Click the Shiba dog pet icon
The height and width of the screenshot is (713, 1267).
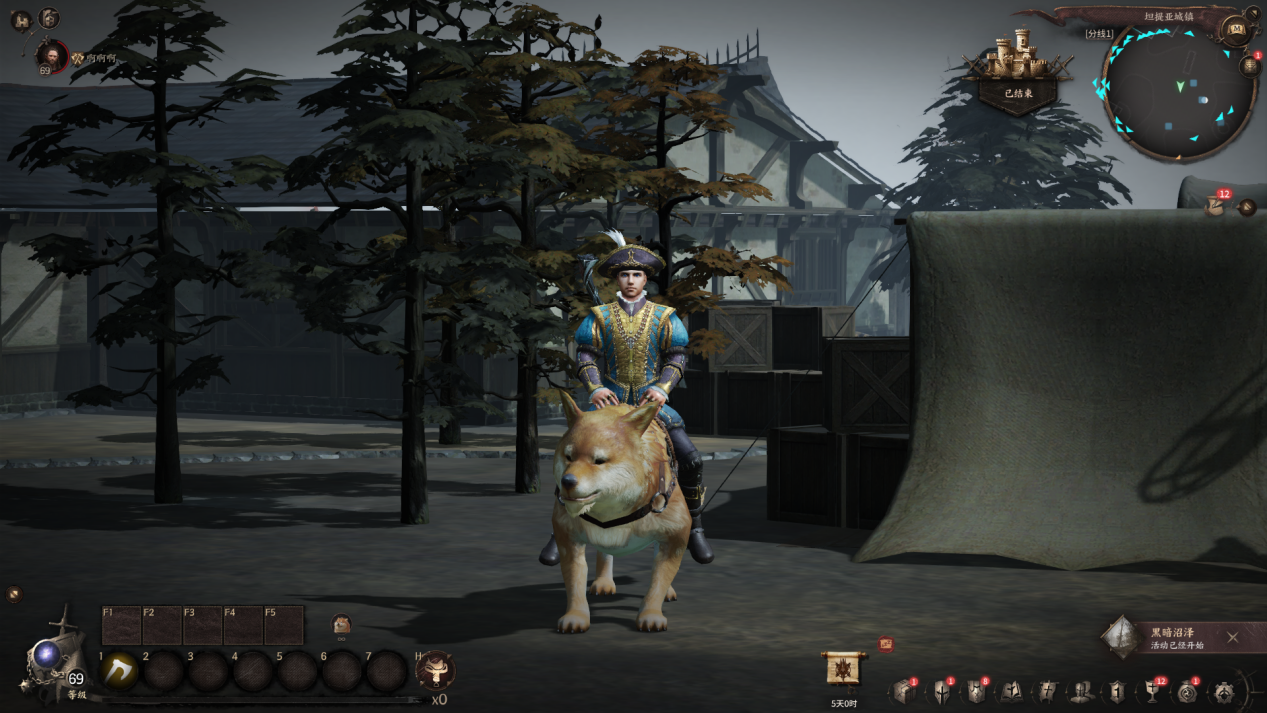click(x=341, y=624)
